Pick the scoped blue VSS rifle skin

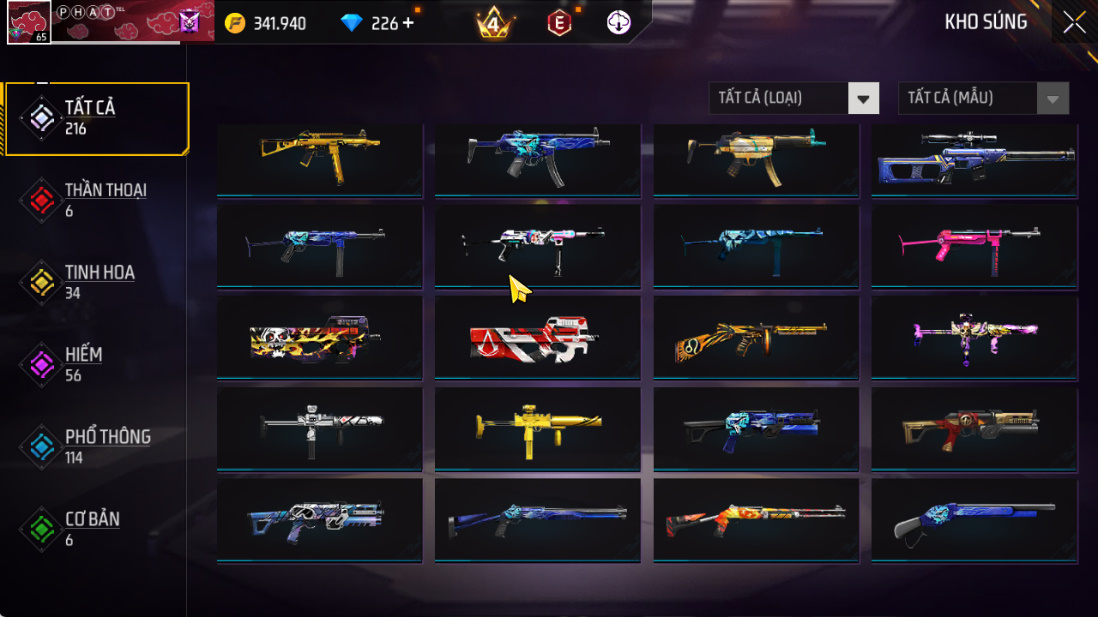[974, 158]
